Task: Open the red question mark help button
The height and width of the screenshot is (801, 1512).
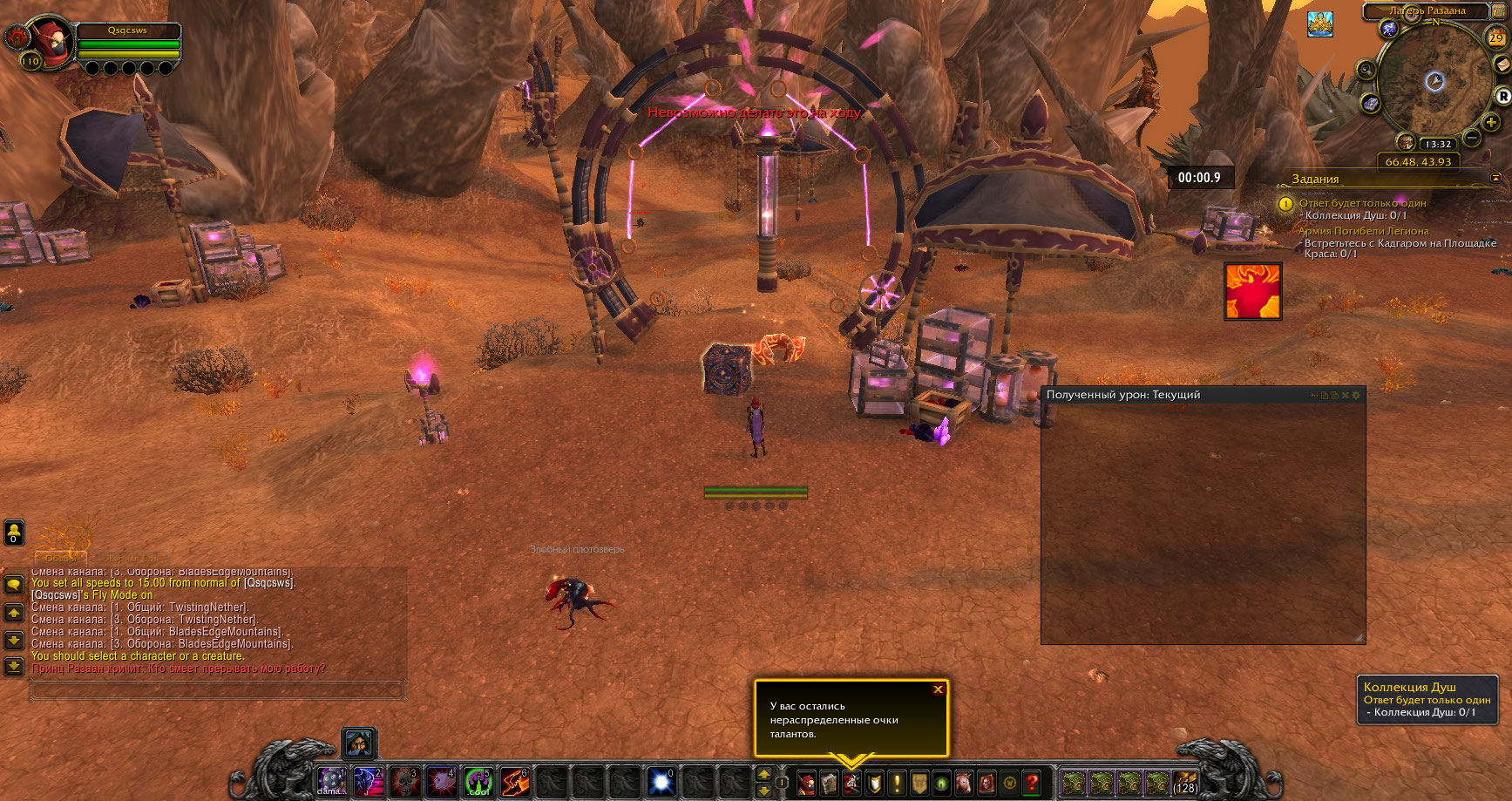Action: 1032,783
